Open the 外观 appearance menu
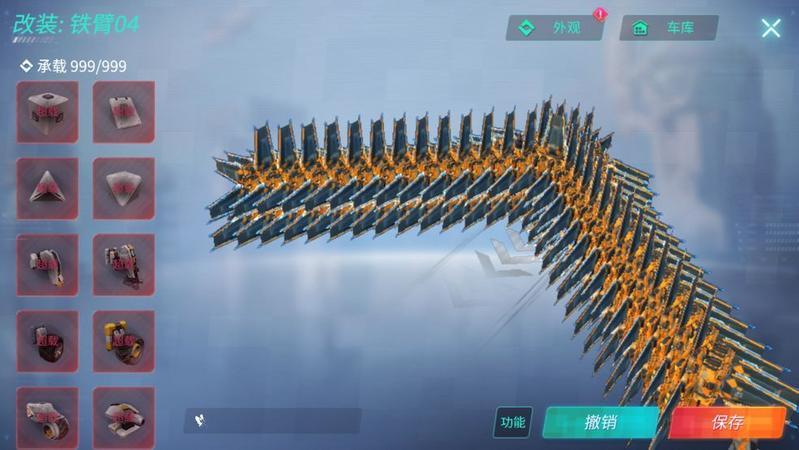Viewport: 799px width, 450px height. point(555,28)
